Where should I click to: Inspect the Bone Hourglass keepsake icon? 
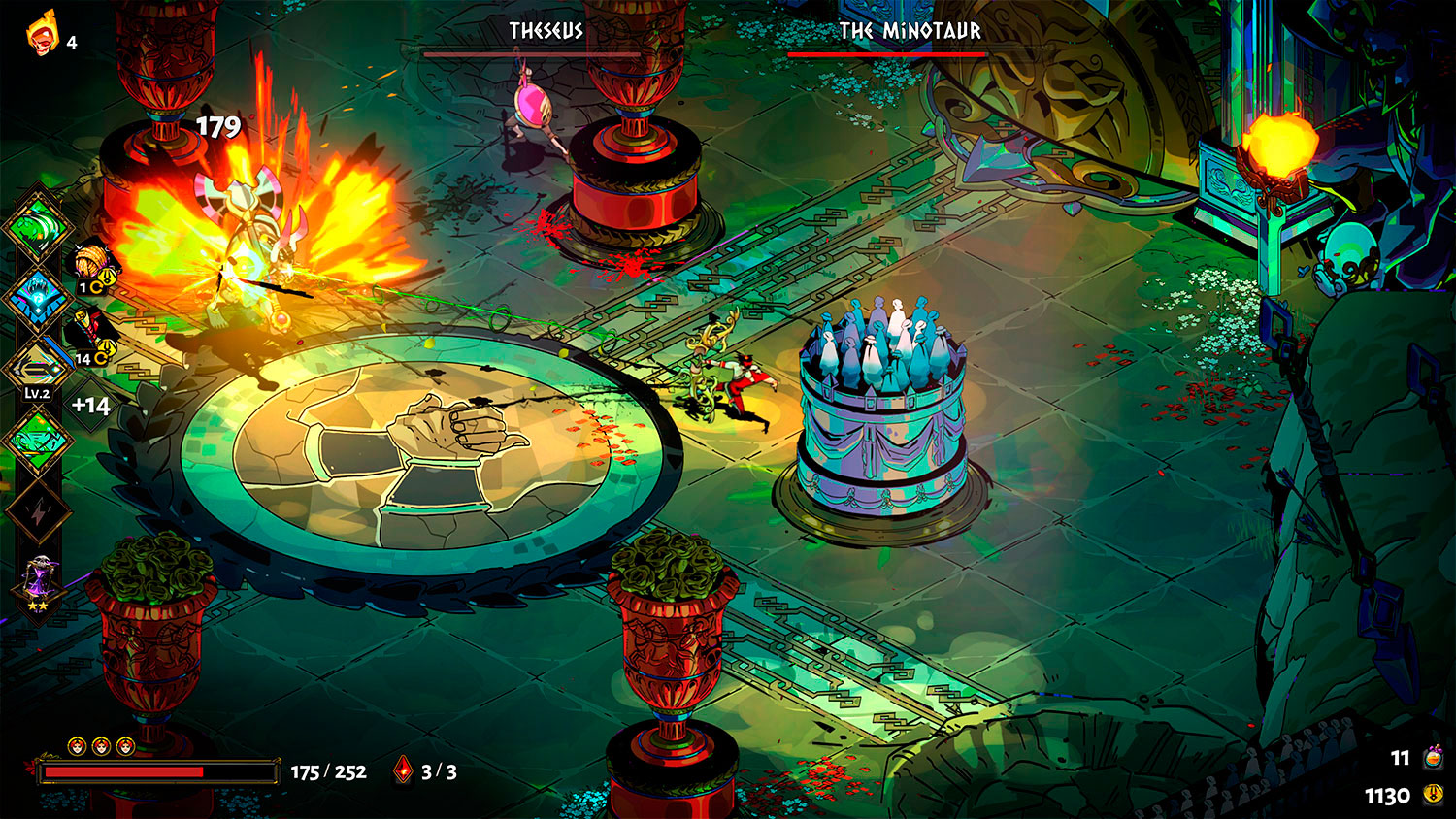[39, 583]
